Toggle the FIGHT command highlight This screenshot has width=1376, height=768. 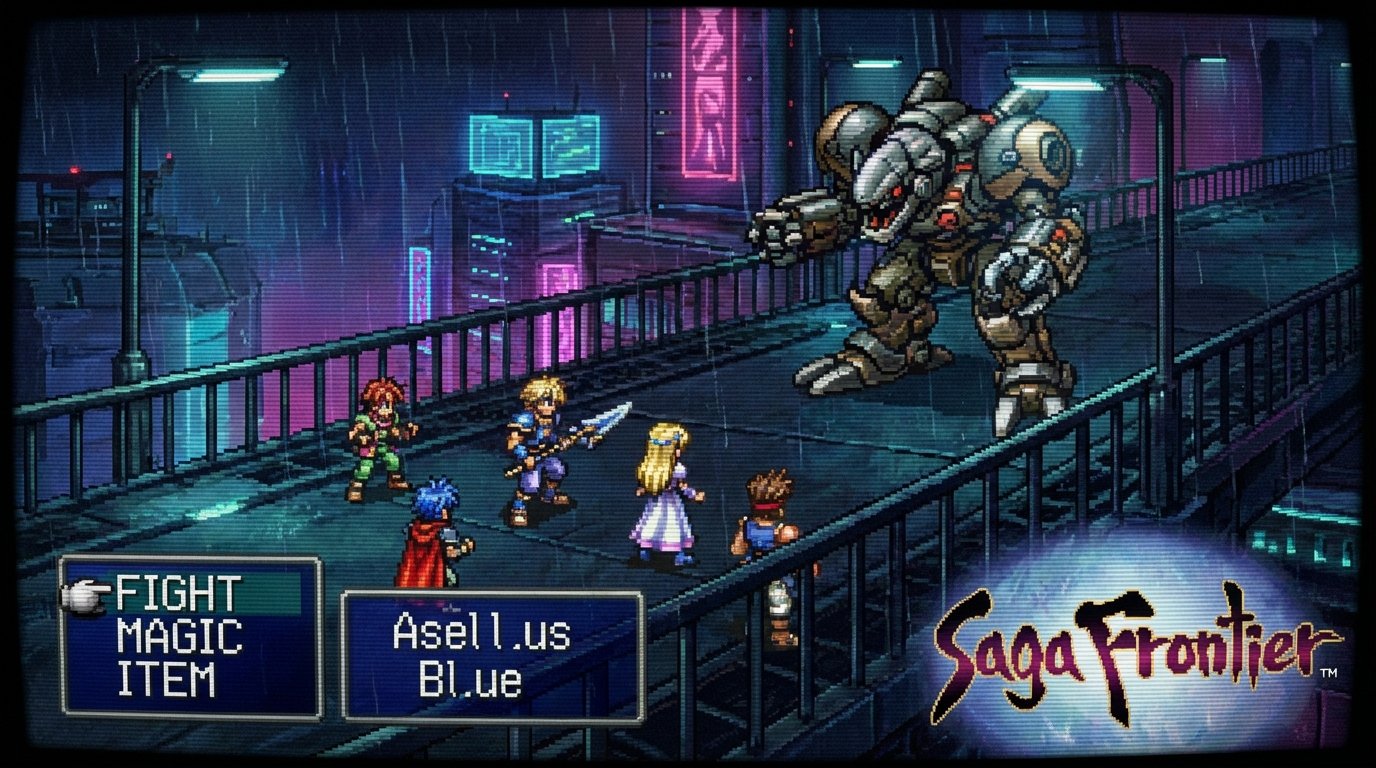tap(180, 593)
